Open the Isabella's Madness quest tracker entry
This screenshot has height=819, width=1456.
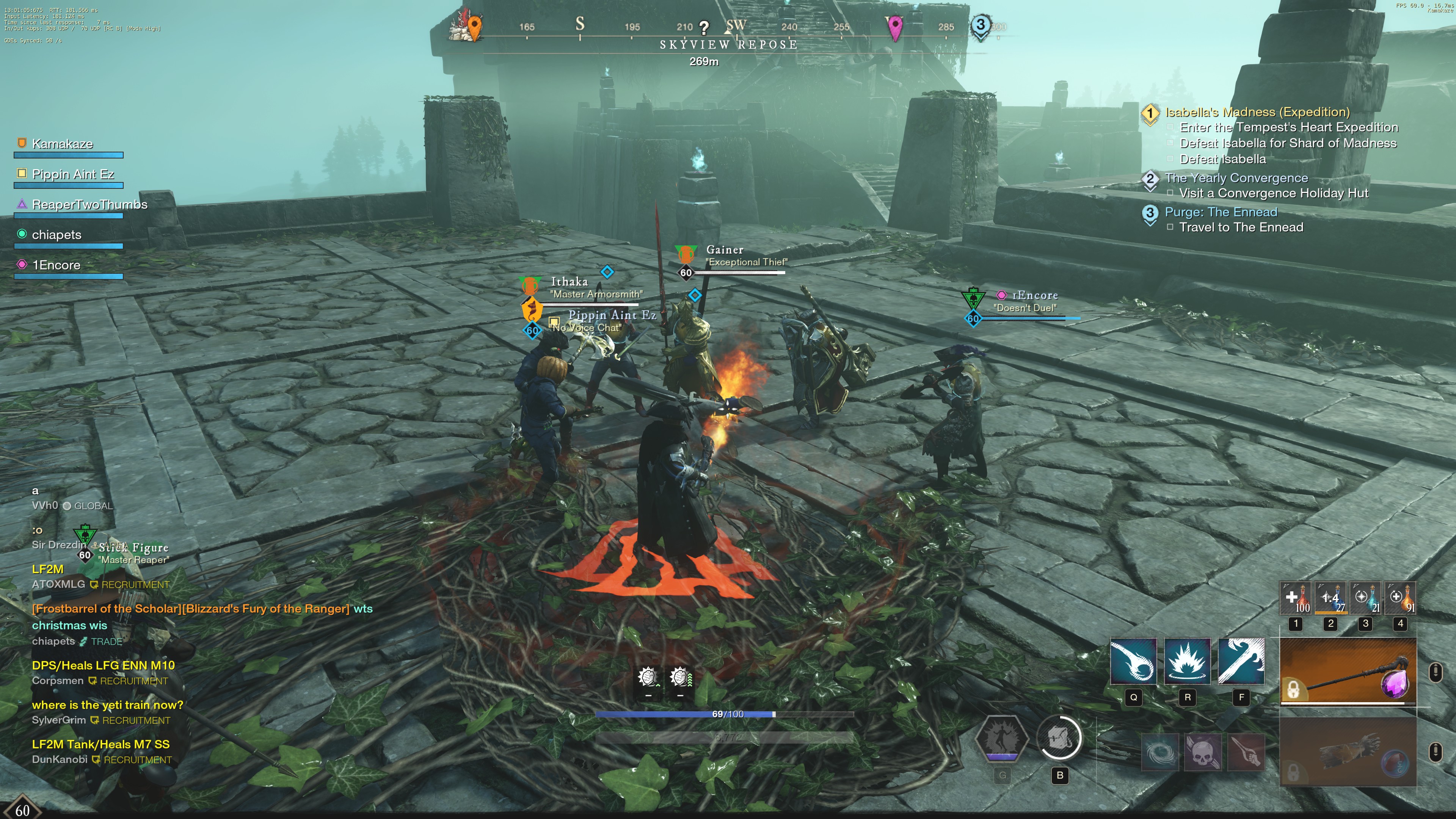pos(1257,112)
